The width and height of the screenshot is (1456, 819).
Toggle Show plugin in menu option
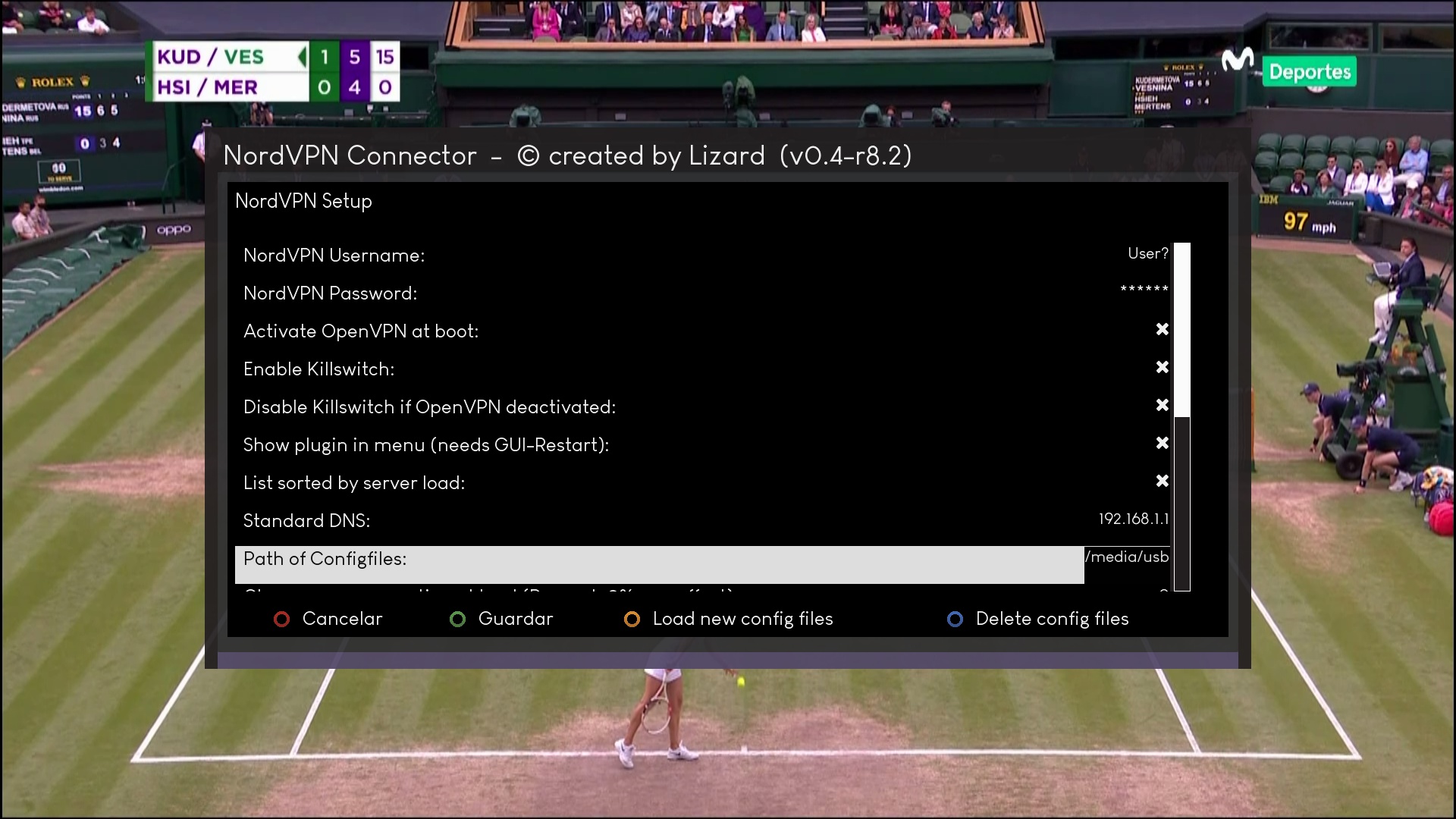[1161, 444]
